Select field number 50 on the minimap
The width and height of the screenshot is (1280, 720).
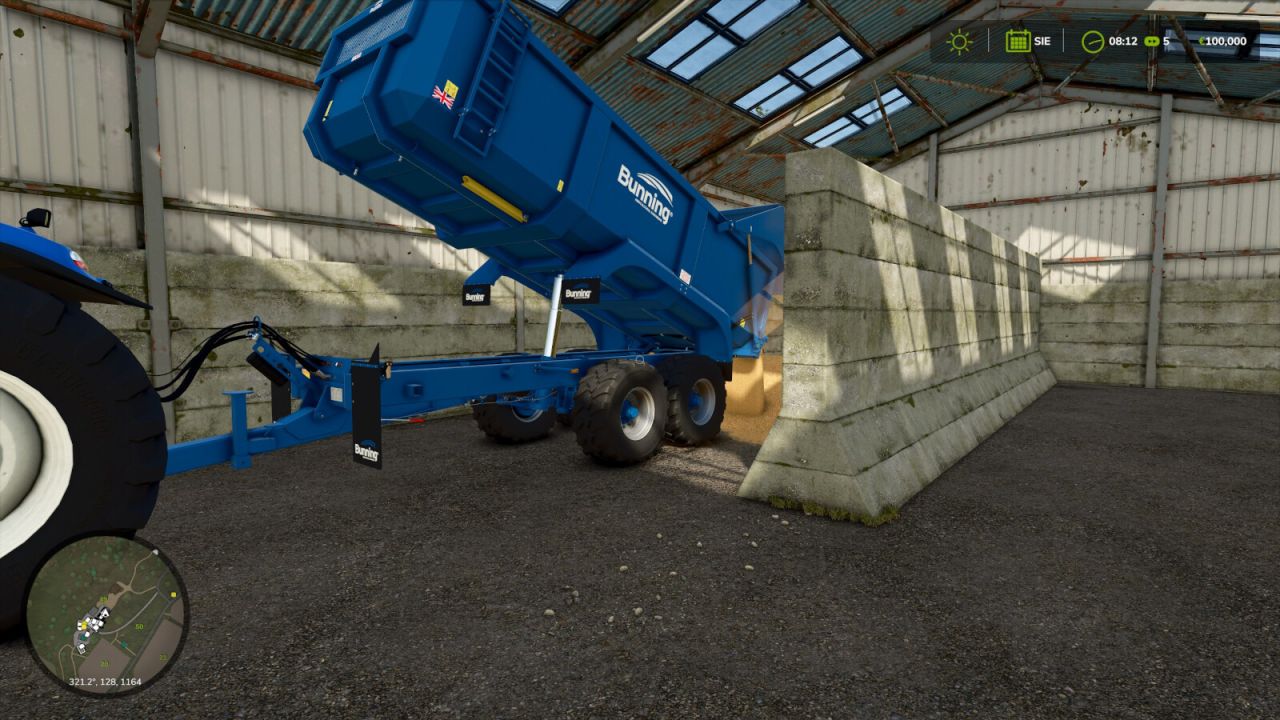click(x=139, y=626)
